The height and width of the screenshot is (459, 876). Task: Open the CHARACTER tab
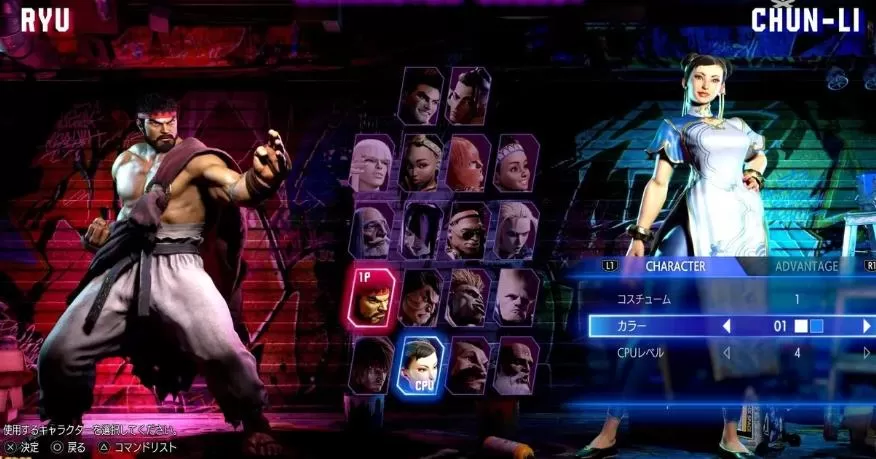pyautogui.click(x=675, y=266)
